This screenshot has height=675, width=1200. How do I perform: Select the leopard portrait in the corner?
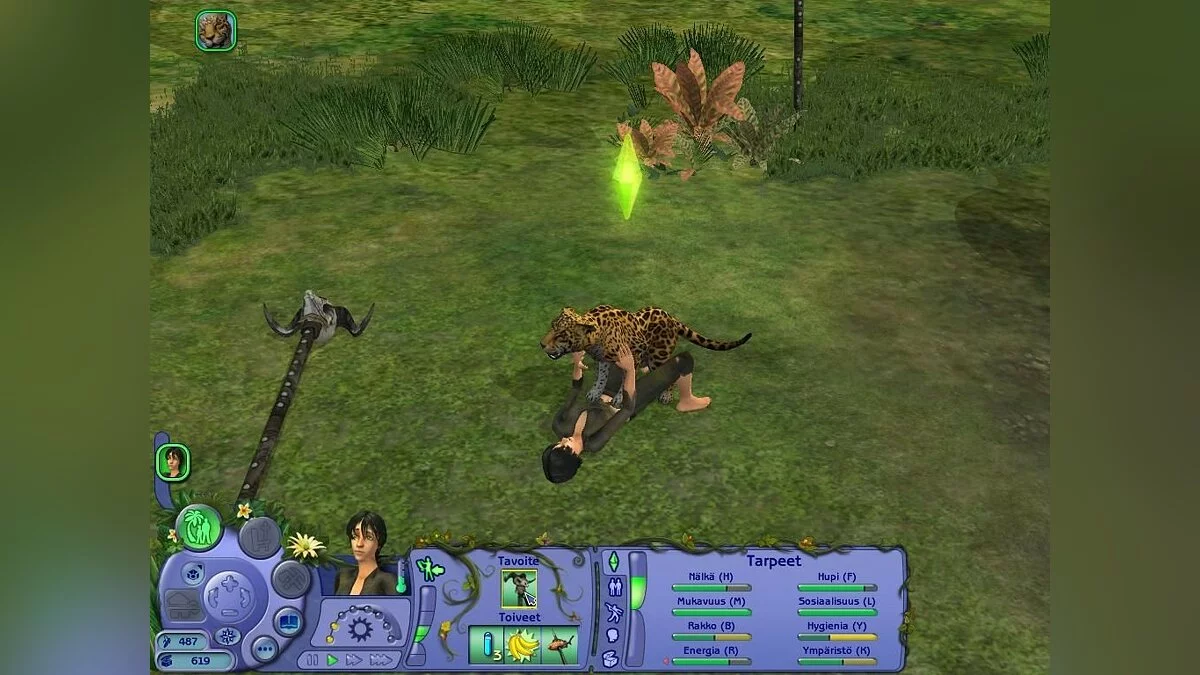pos(216,31)
